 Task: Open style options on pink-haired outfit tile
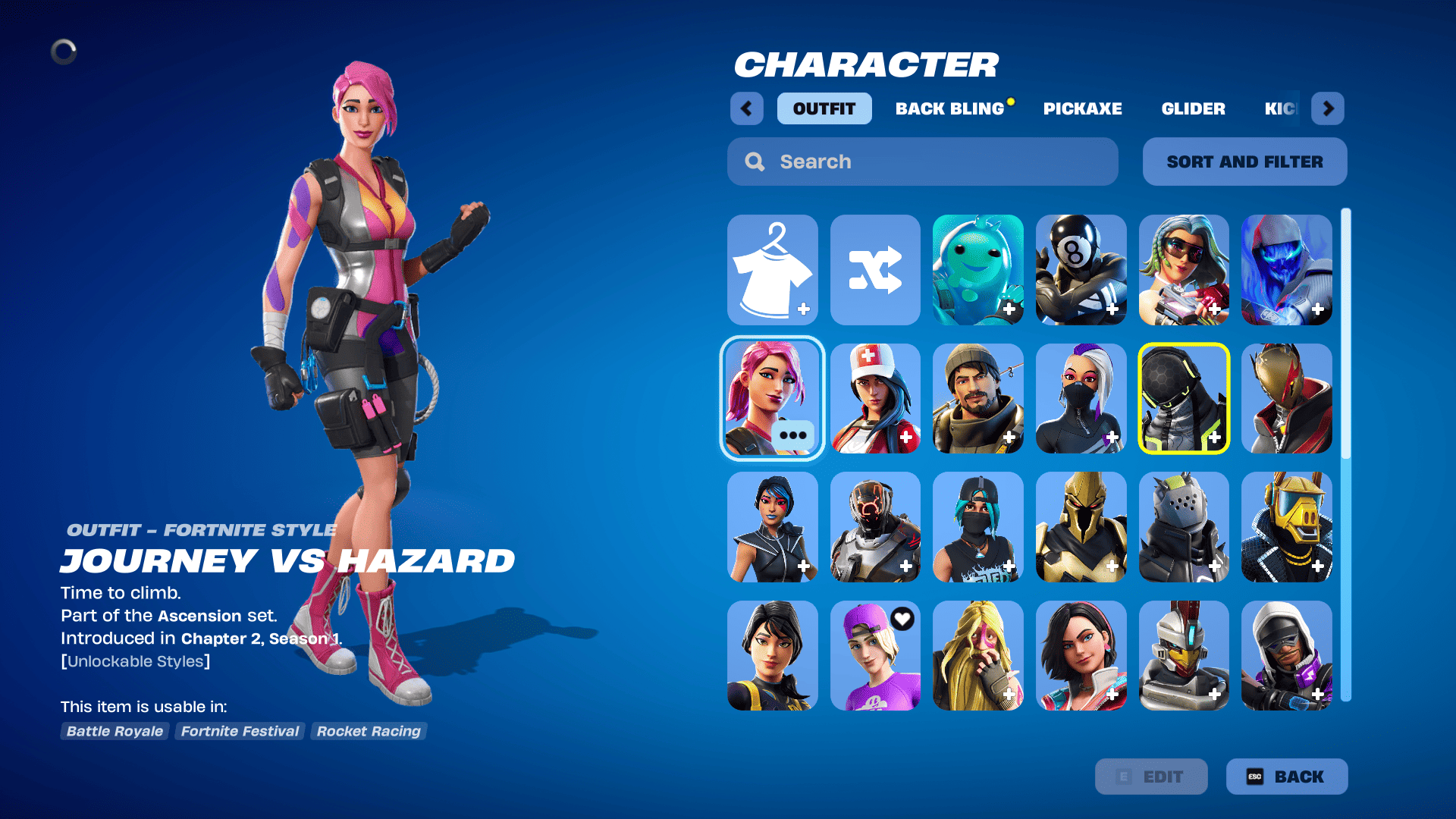tap(792, 435)
